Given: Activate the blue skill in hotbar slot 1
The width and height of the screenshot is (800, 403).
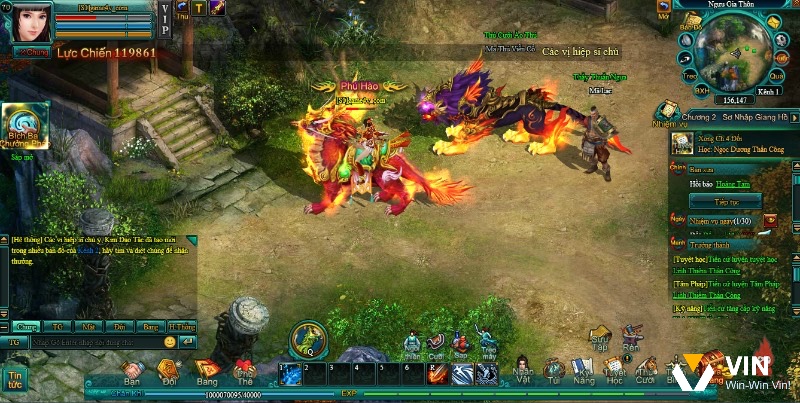Looking at the screenshot, I should 290,373.
